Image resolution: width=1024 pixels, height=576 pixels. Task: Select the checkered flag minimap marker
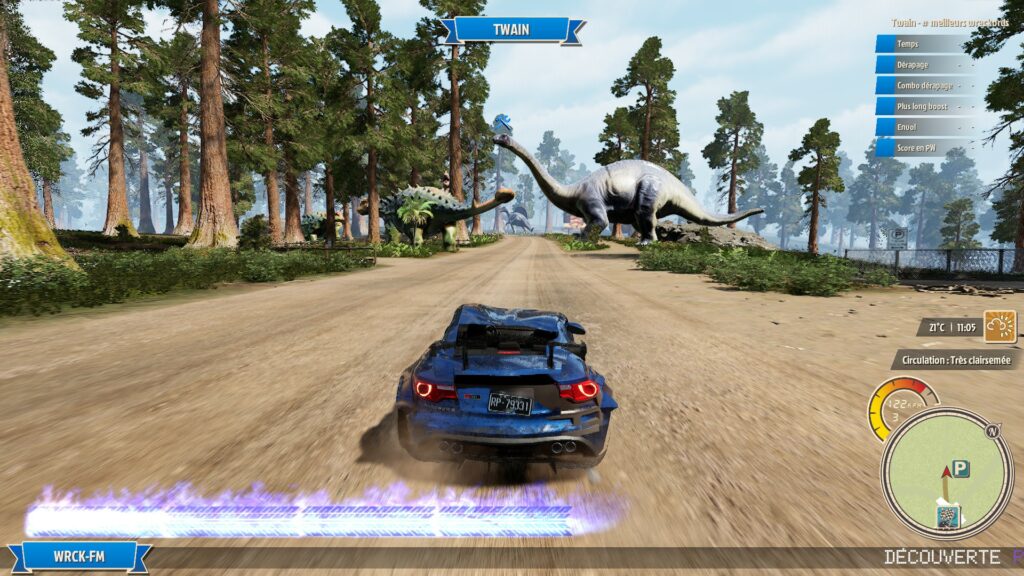[x=946, y=516]
